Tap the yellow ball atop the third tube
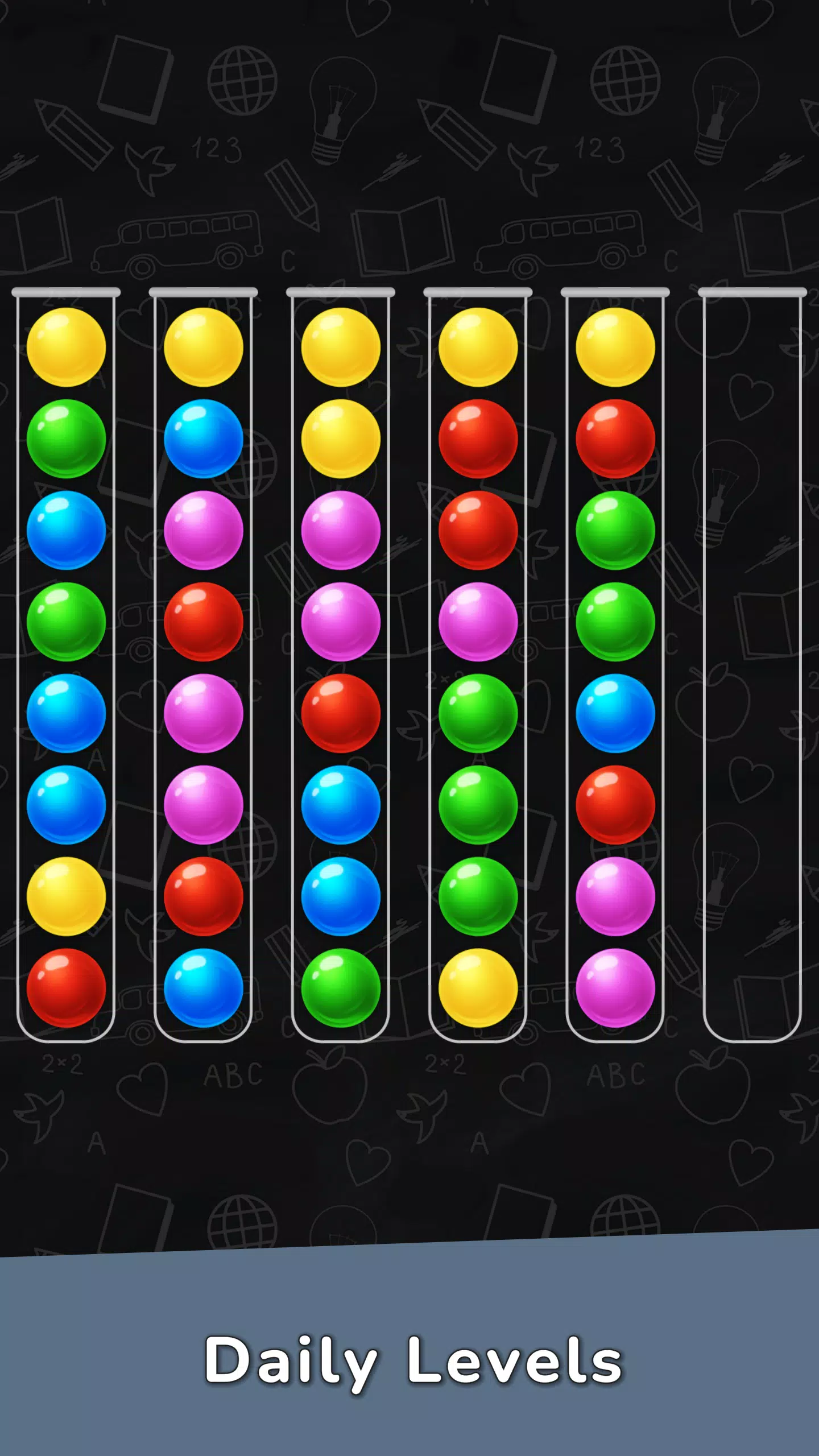Viewport: 819px width, 1456px height. pos(340,347)
